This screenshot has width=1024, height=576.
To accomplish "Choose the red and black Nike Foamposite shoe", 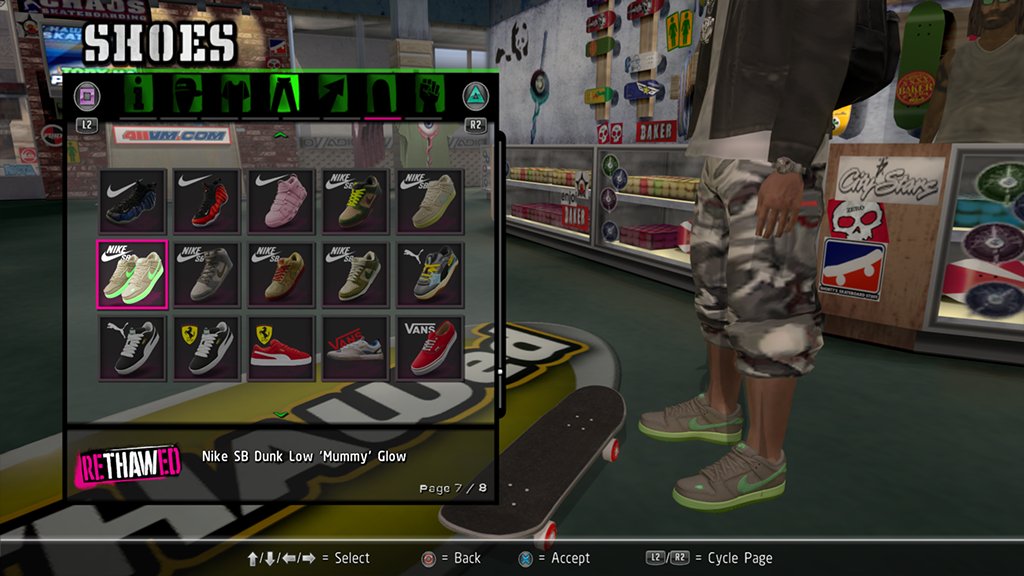I will tap(206, 201).
